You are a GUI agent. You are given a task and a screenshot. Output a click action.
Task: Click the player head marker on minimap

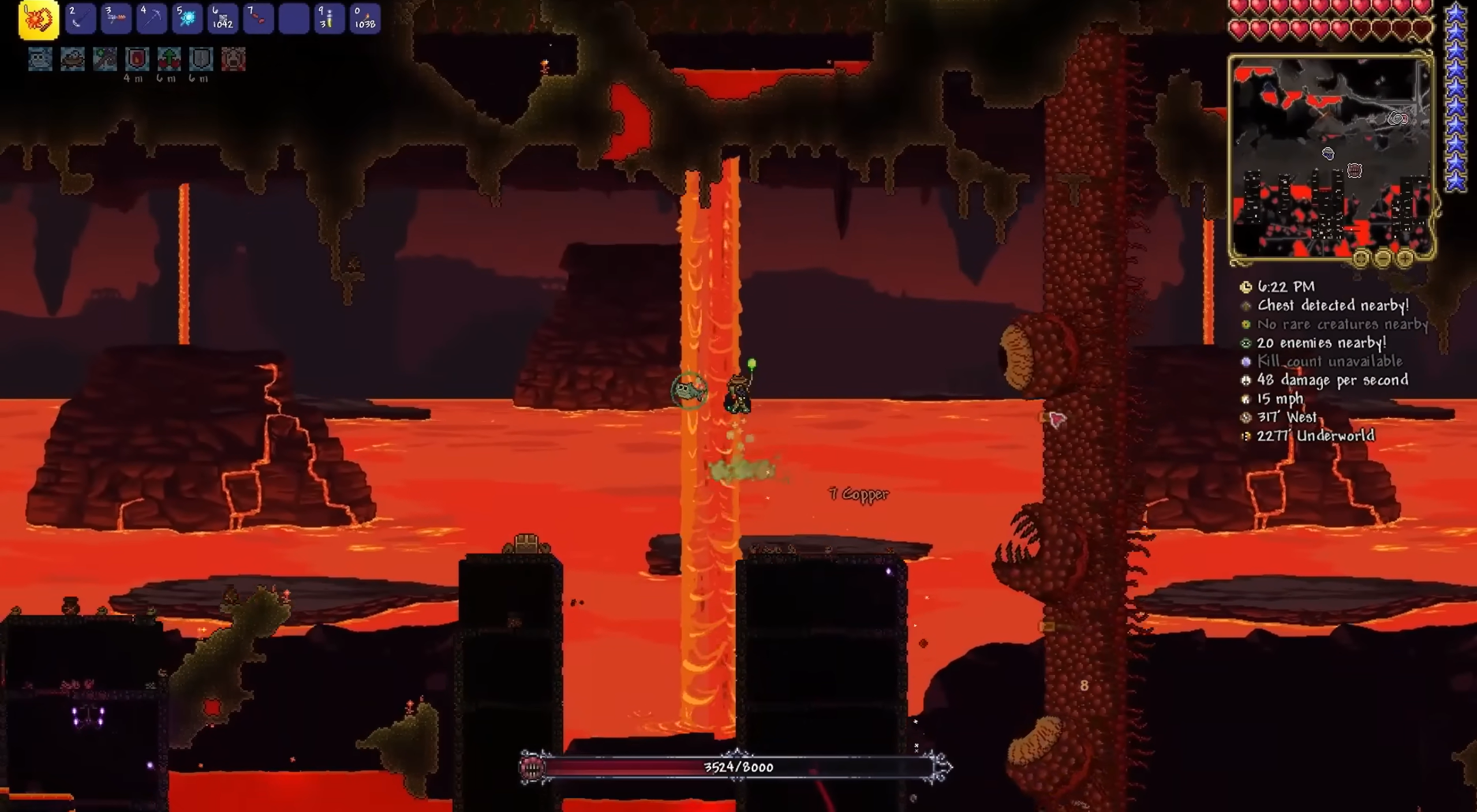point(1328,154)
